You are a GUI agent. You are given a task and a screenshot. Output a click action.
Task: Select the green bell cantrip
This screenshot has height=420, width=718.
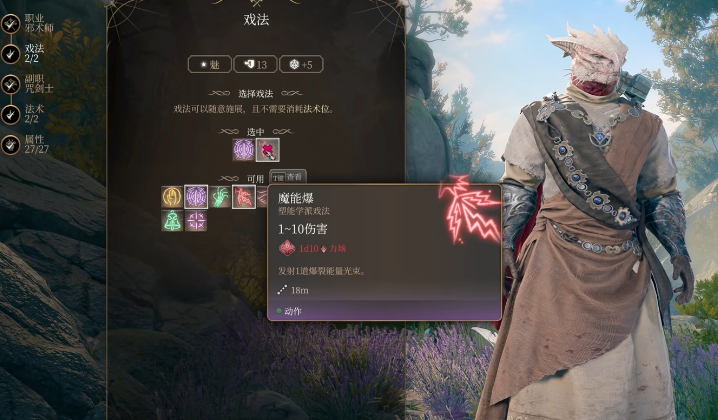click(x=172, y=220)
